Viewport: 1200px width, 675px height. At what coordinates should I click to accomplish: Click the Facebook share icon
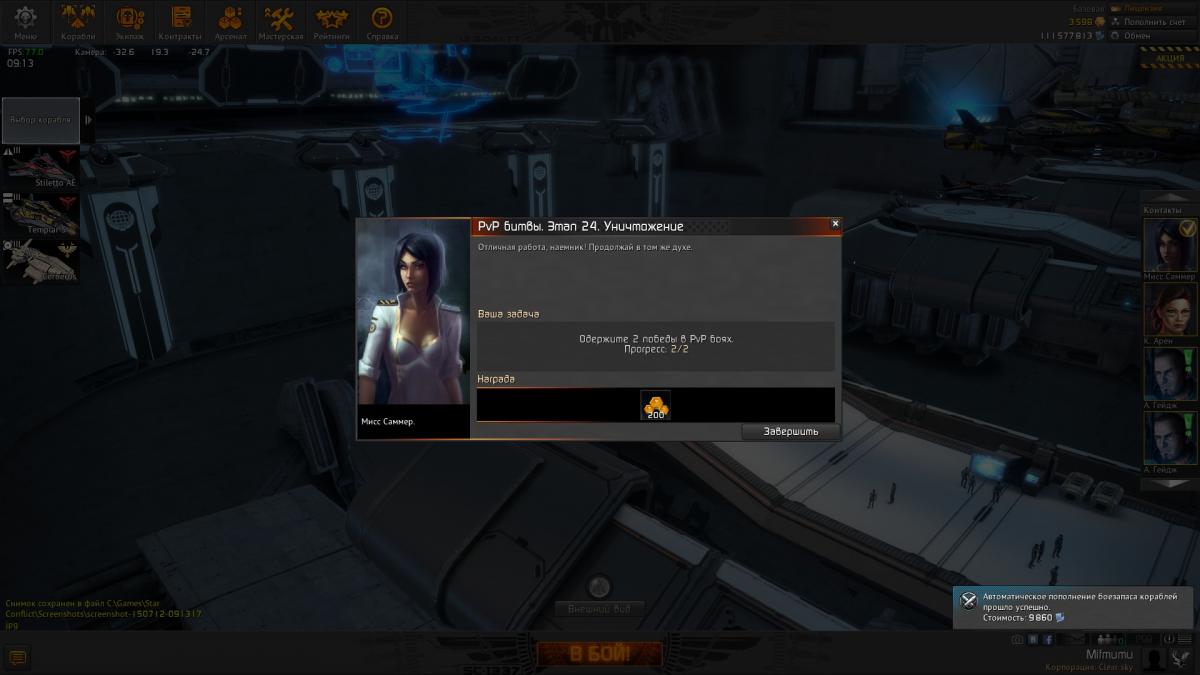[1048, 639]
